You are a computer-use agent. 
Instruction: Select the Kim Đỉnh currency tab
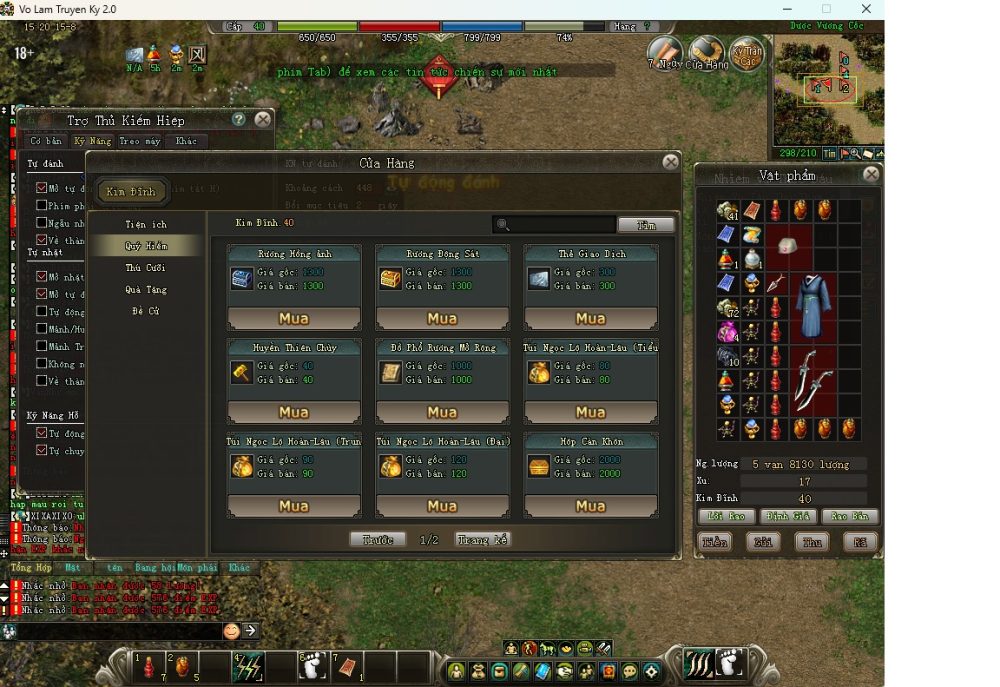click(131, 191)
